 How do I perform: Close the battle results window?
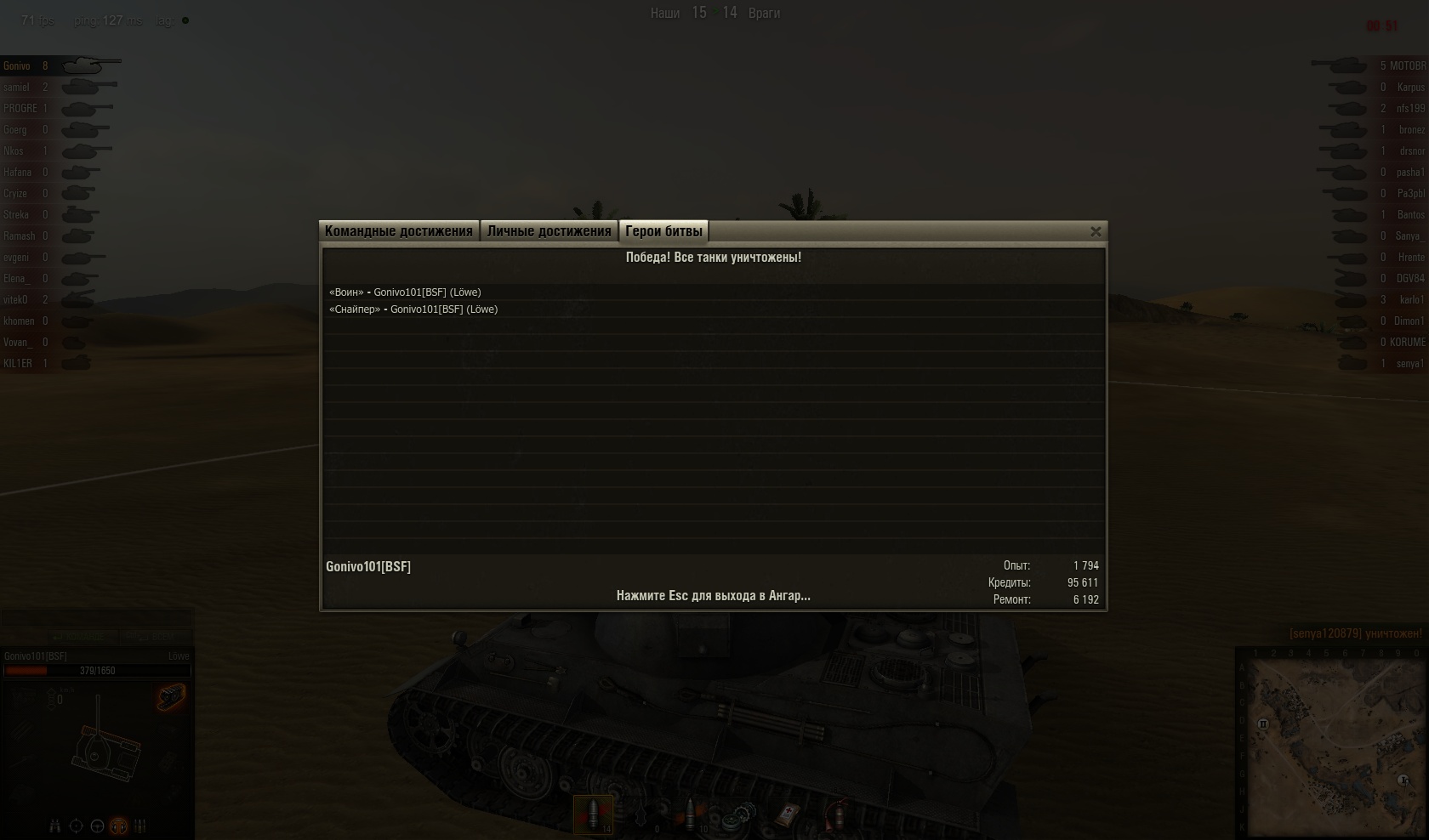[1096, 231]
